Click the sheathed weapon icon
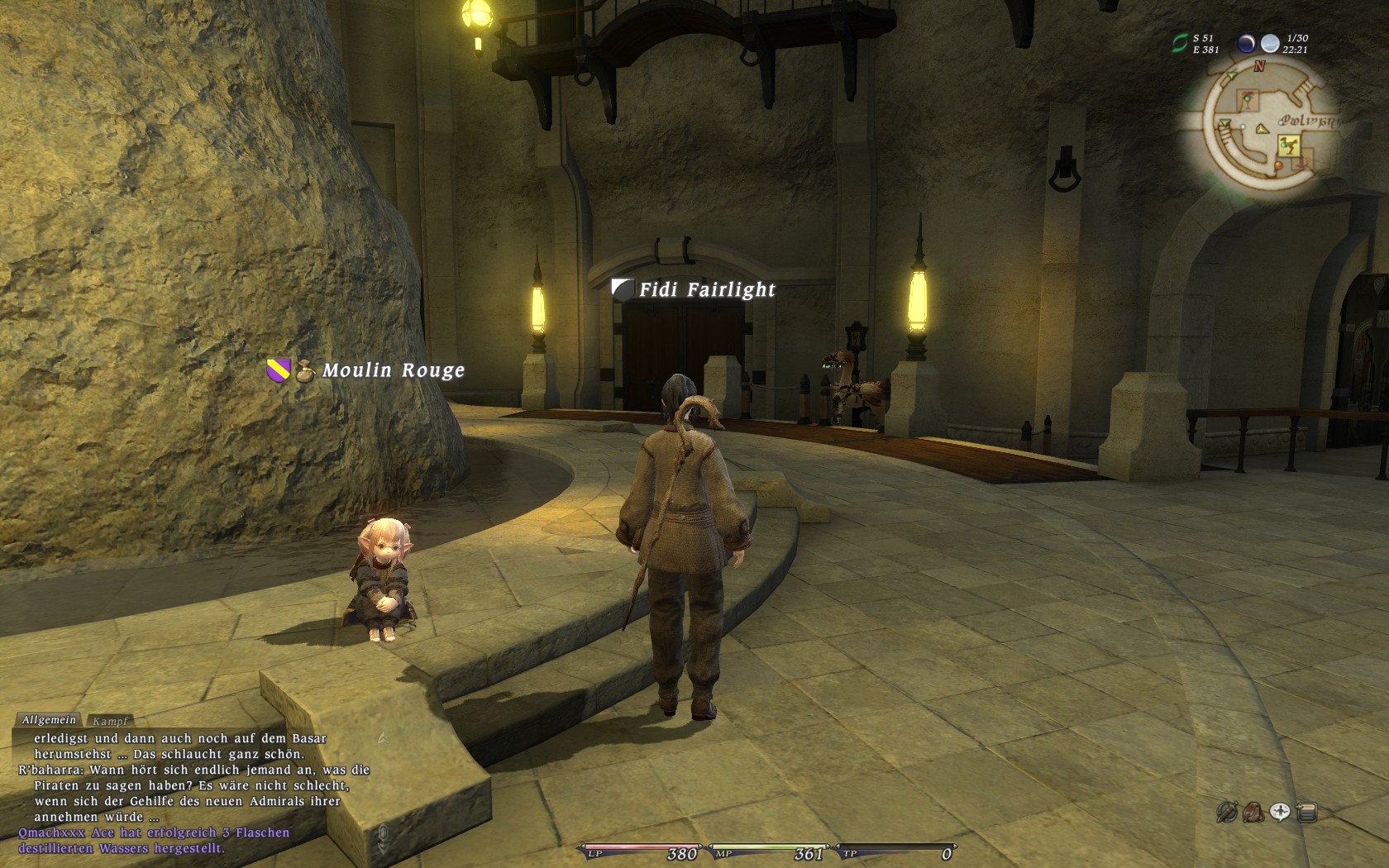Screen dimensions: 1389x868 coord(1227,813)
